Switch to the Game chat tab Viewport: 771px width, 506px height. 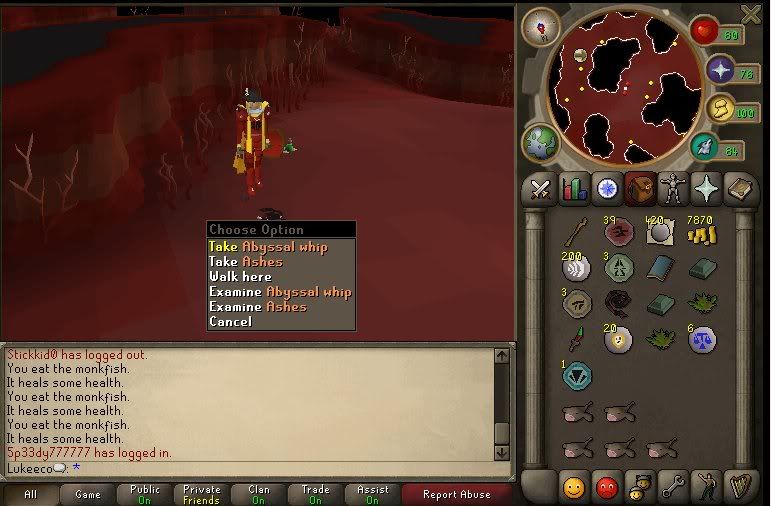pyautogui.click(x=88, y=494)
